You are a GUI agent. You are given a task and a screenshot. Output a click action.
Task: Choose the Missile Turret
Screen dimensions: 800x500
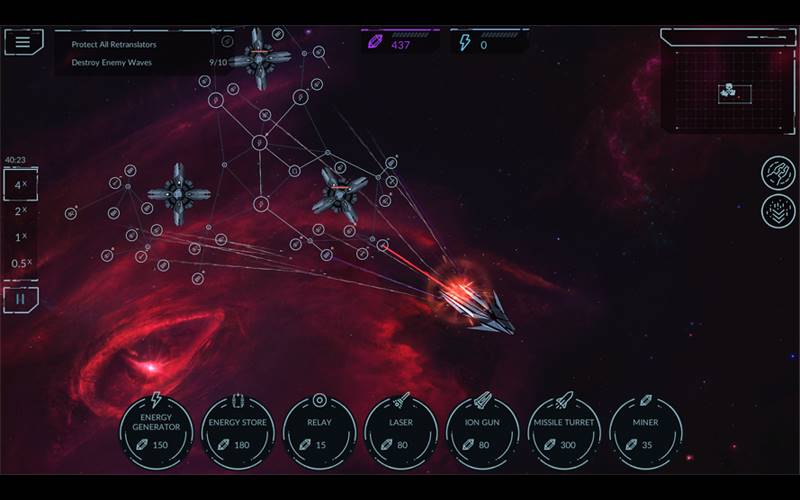pos(564,431)
